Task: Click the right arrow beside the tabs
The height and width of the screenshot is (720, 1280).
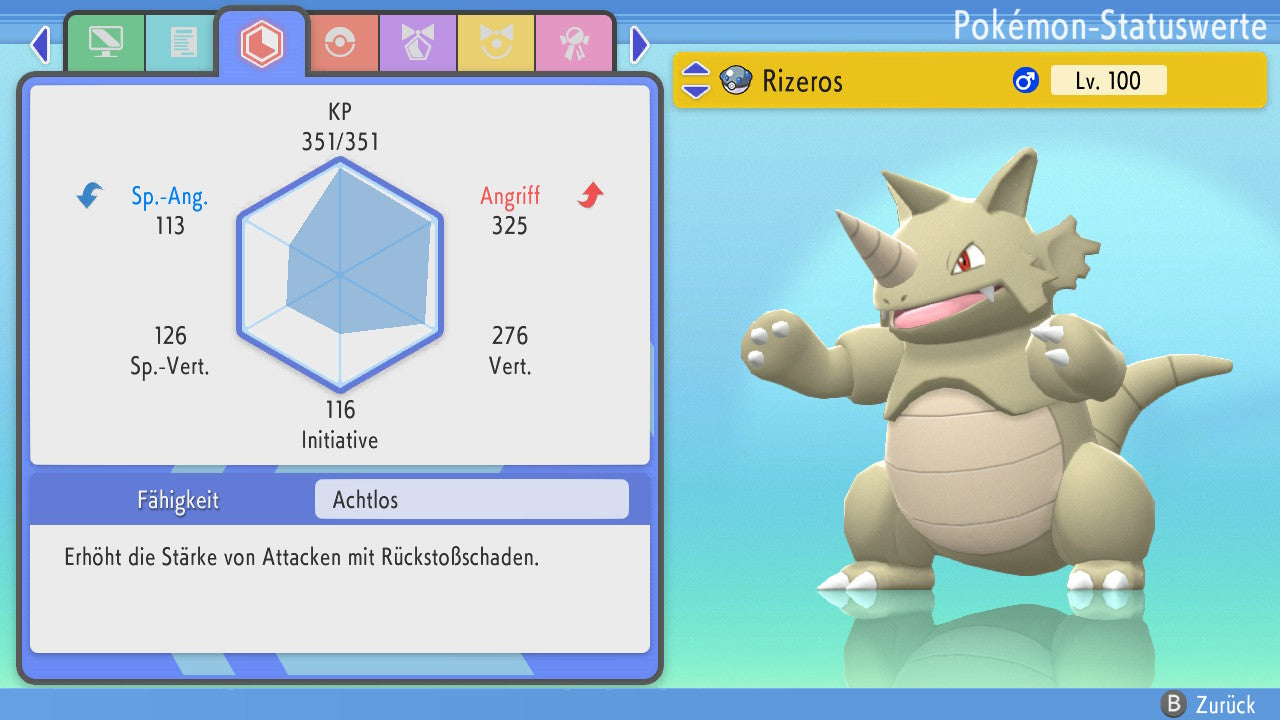Action: tap(640, 44)
